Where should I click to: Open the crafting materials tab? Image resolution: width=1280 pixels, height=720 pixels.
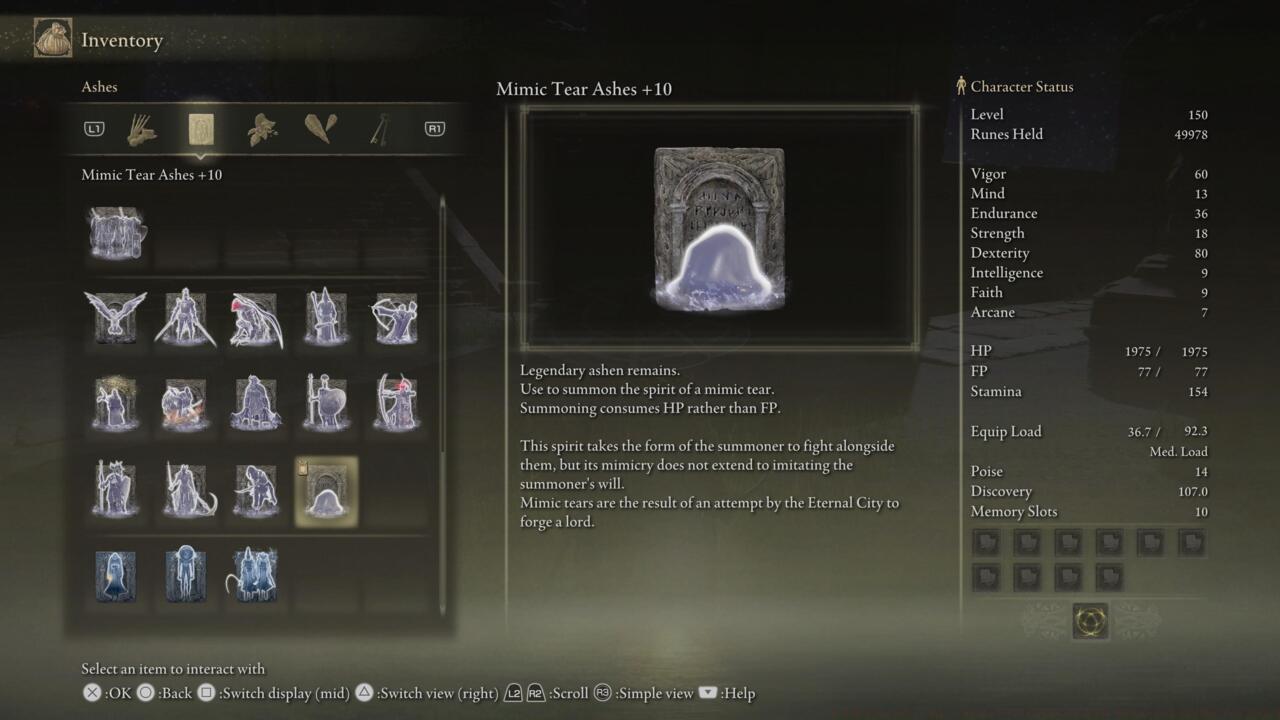pyautogui.click(x=319, y=128)
